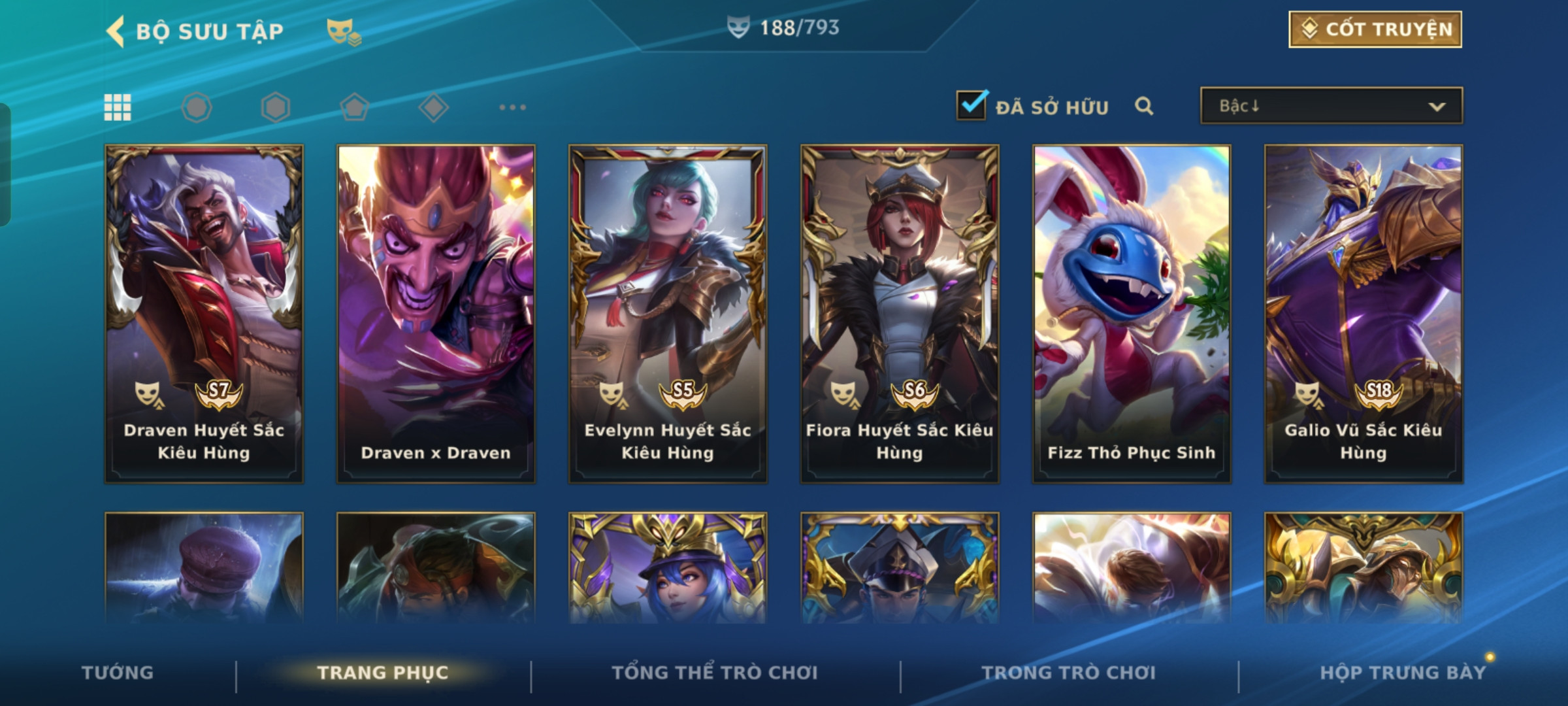Pick Evelynn Huyết Sắc Kiêu Hùng skin
Image resolution: width=1568 pixels, height=706 pixels.
click(668, 314)
